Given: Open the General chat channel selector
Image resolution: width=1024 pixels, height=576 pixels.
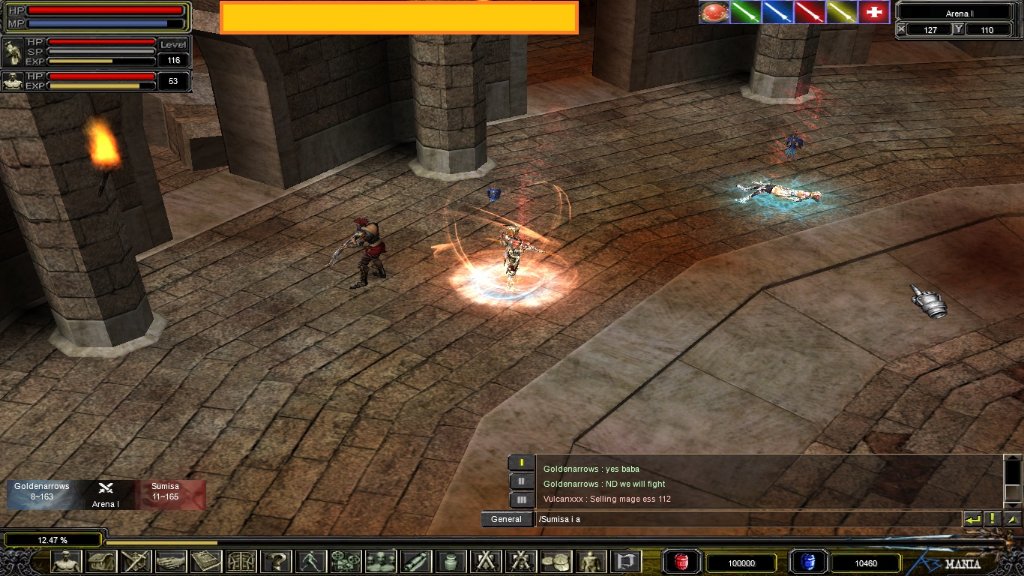Looking at the screenshot, I should [x=505, y=520].
